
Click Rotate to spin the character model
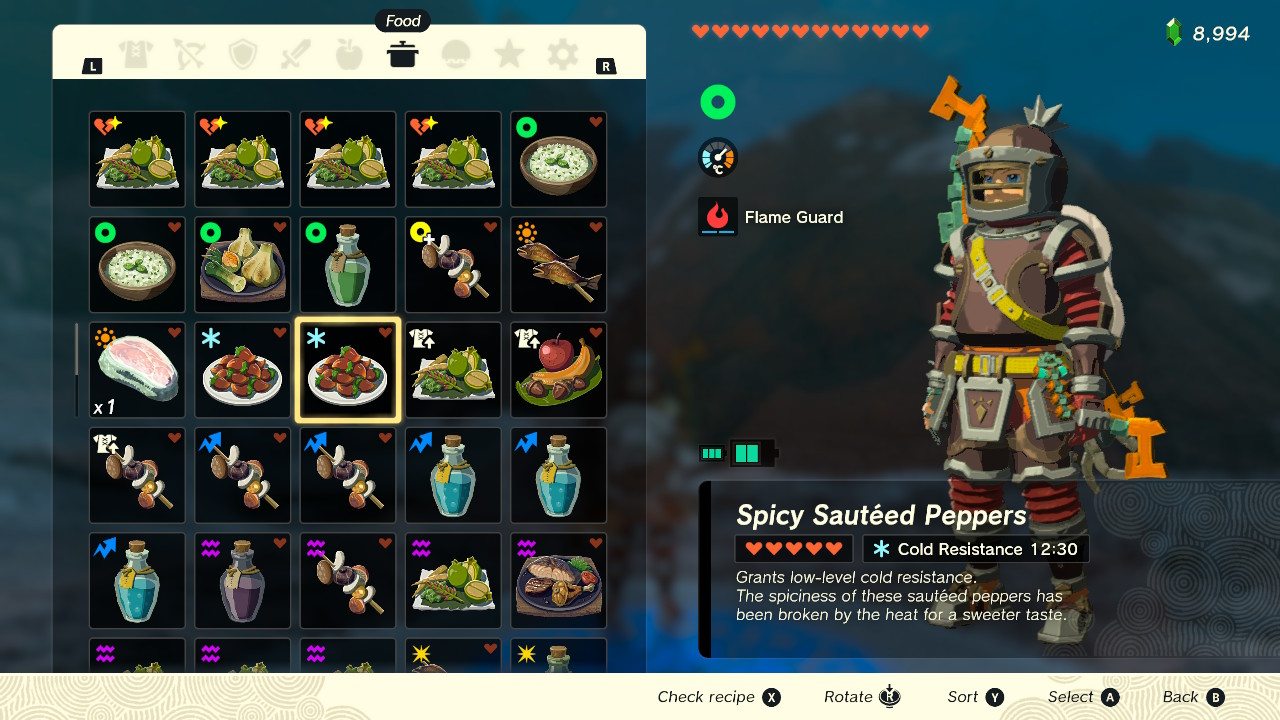pos(861,697)
